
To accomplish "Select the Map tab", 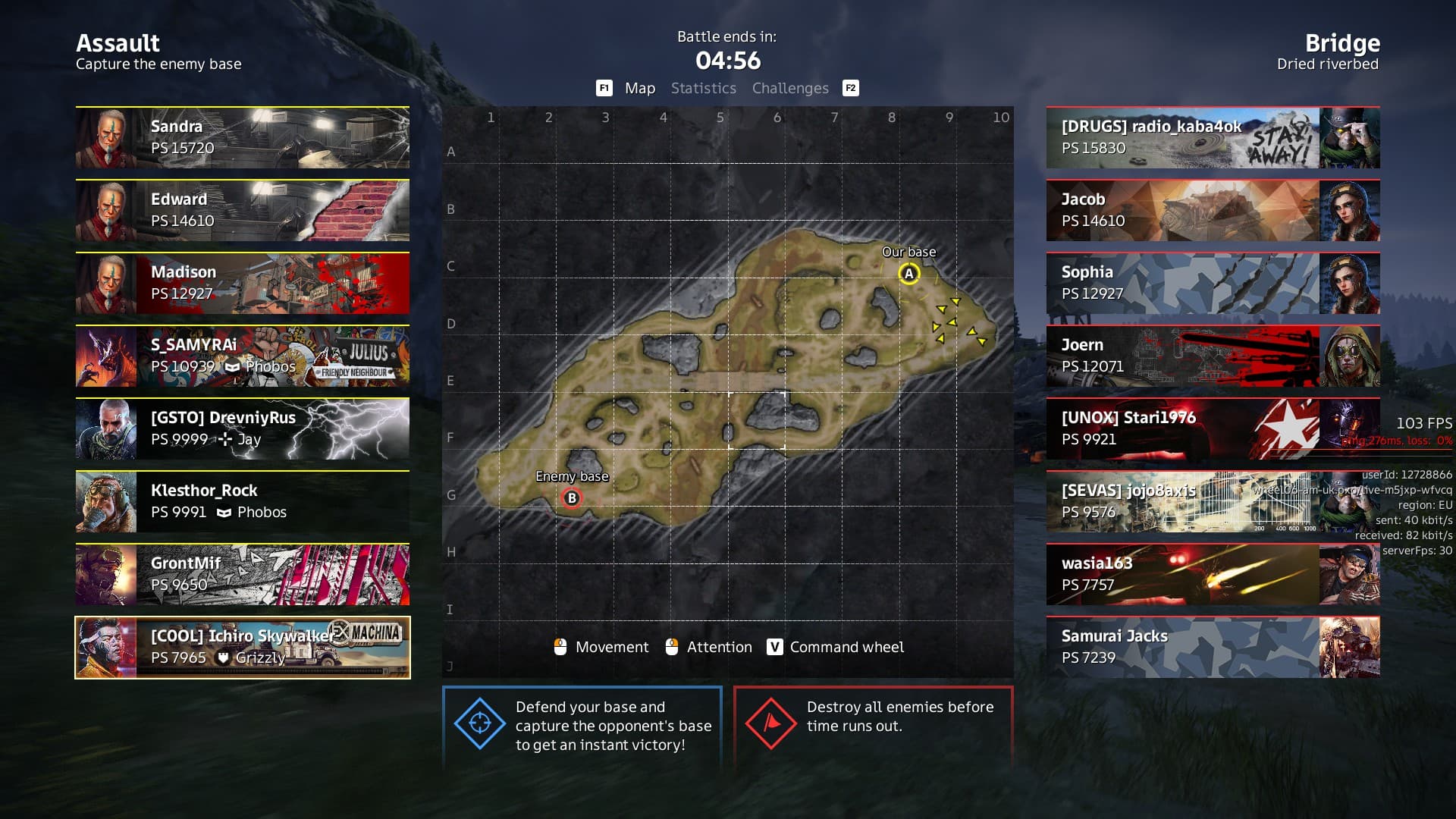I will point(639,88).
